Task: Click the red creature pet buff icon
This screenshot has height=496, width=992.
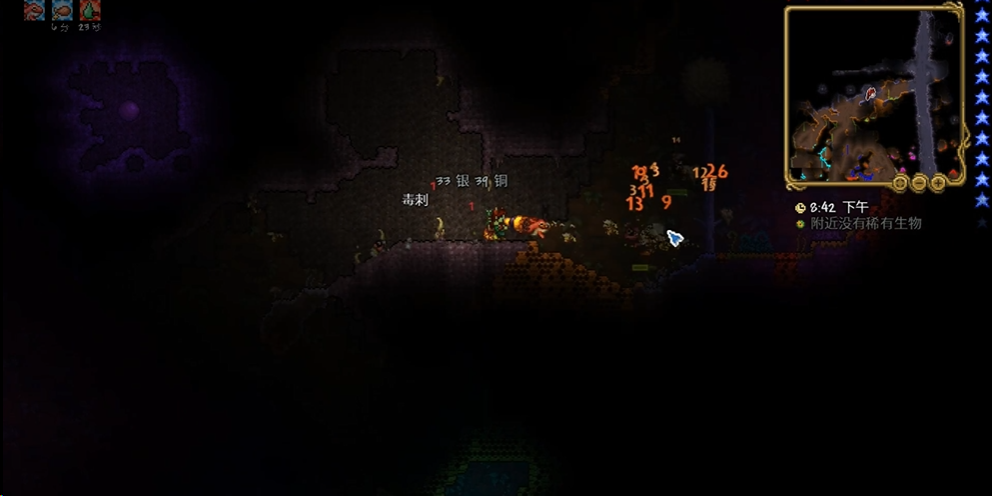Action: [33, 10]
